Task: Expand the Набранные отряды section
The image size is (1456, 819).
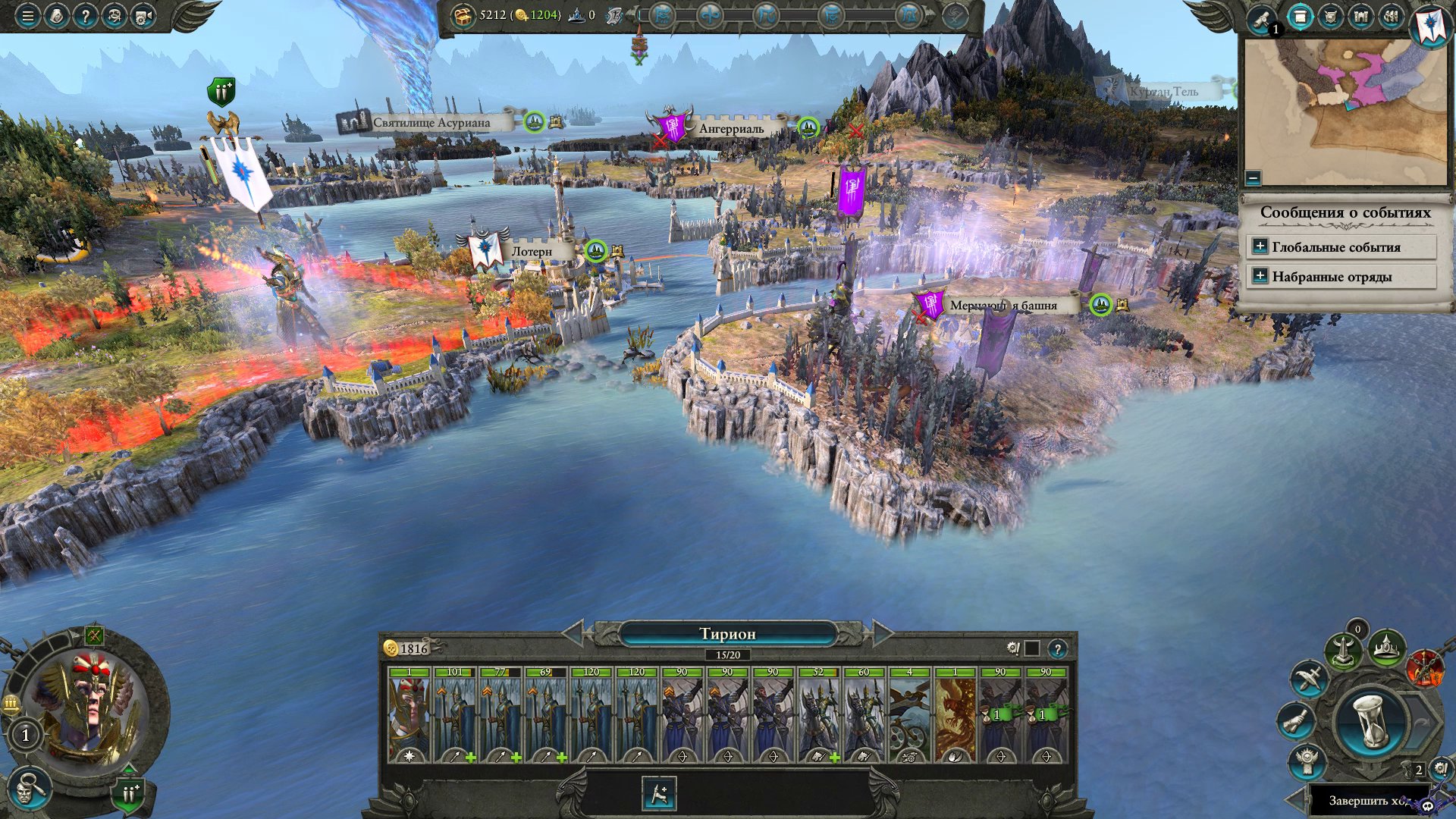Action: [1260, 276]
